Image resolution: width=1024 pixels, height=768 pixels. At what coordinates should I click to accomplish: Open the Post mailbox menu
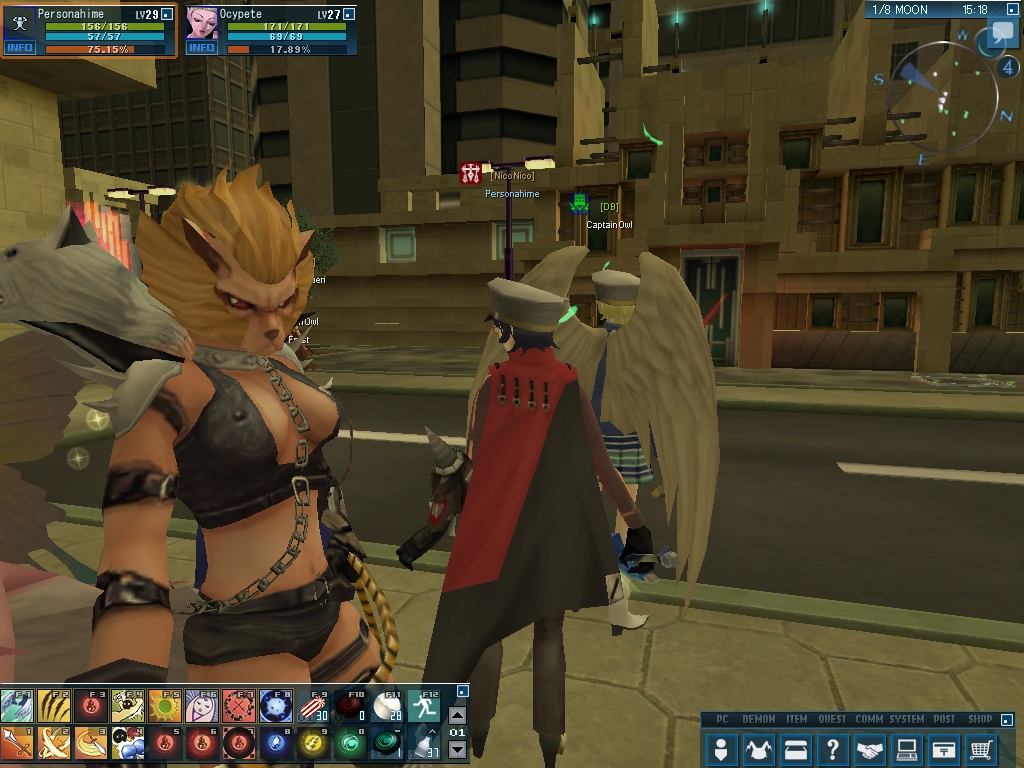(x=944, y=748)
